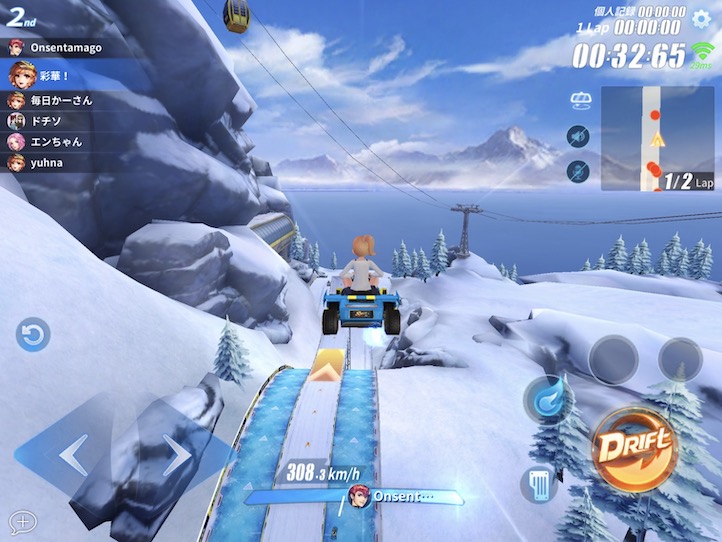Select player 毎日かーさん in the ranking list

(x=60, y=100)
